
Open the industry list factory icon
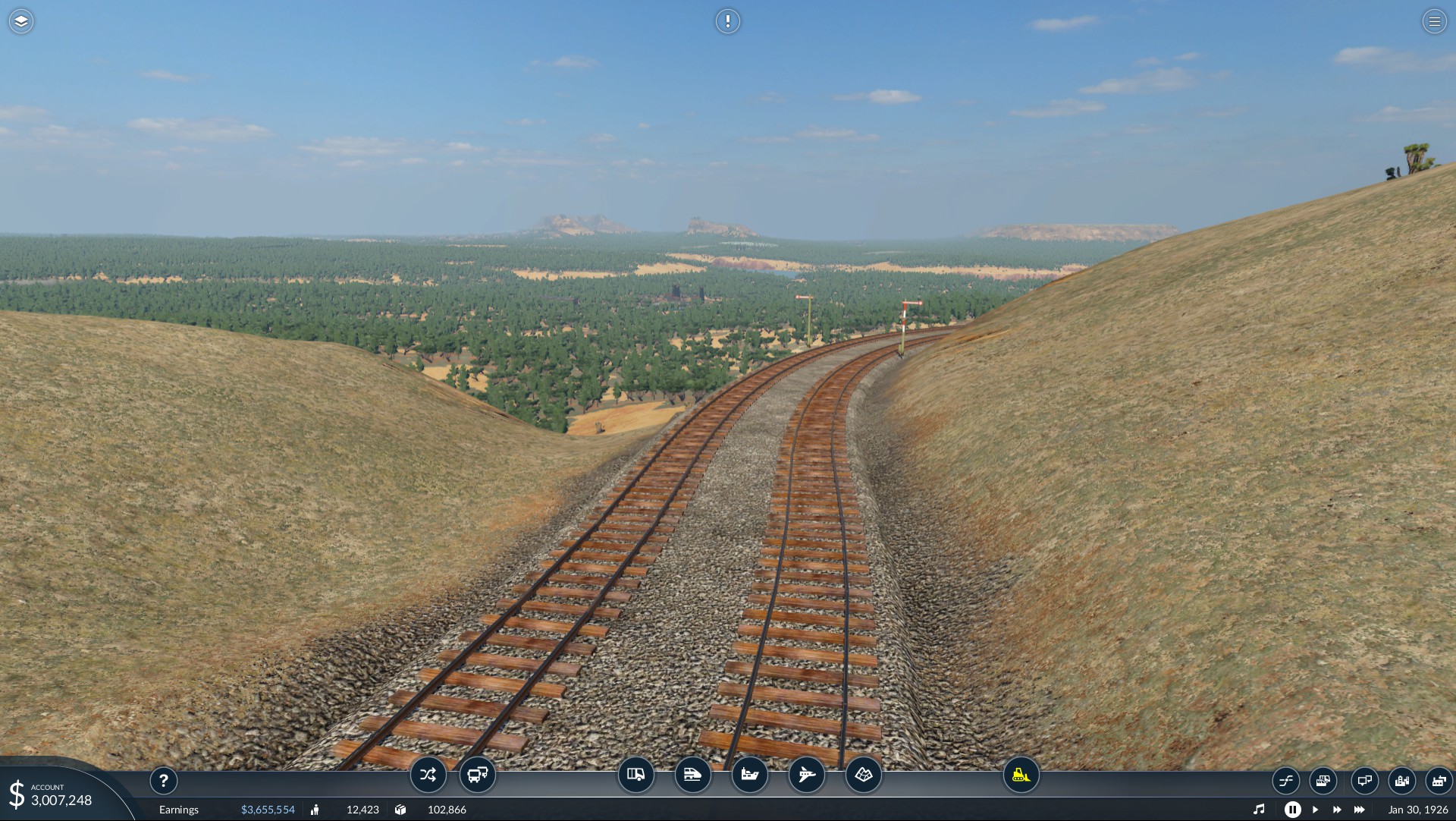point(1439,780)
